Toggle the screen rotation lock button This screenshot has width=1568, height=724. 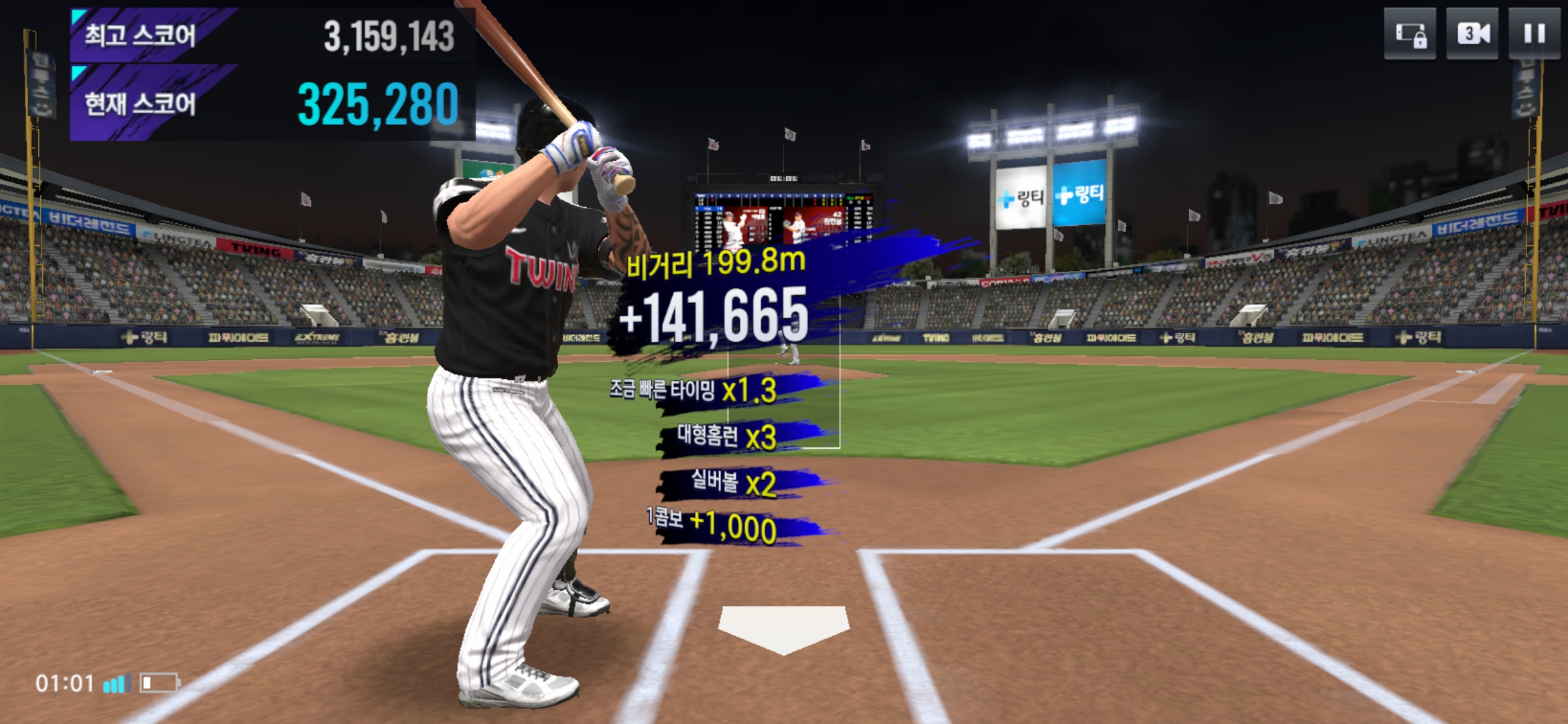pos(1410,34)
